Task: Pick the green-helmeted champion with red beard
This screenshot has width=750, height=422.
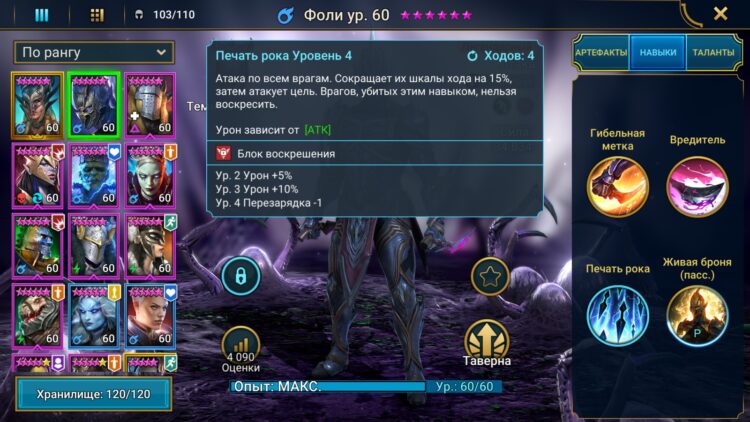Action: [x=38, y=244]
